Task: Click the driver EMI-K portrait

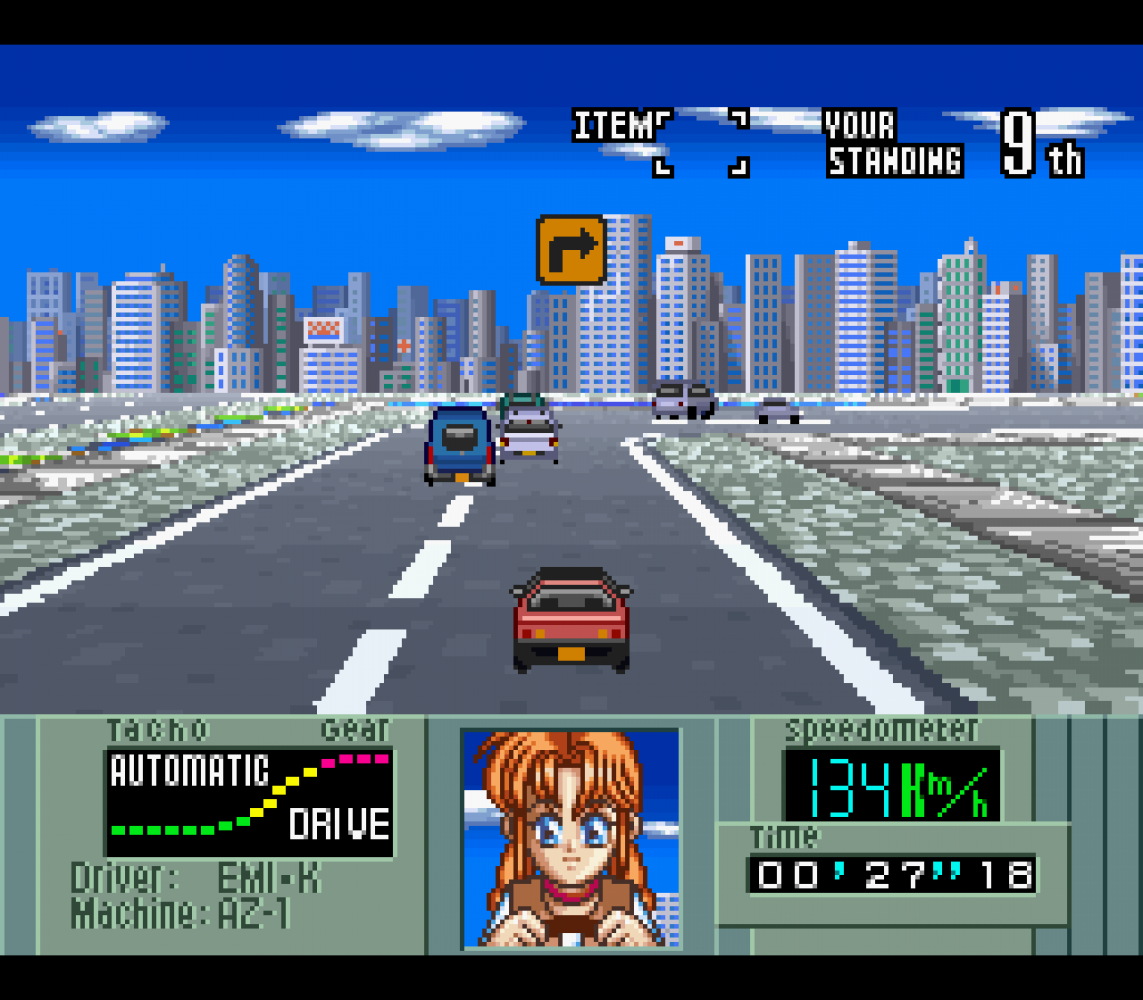Action: (x=570, y=838)
